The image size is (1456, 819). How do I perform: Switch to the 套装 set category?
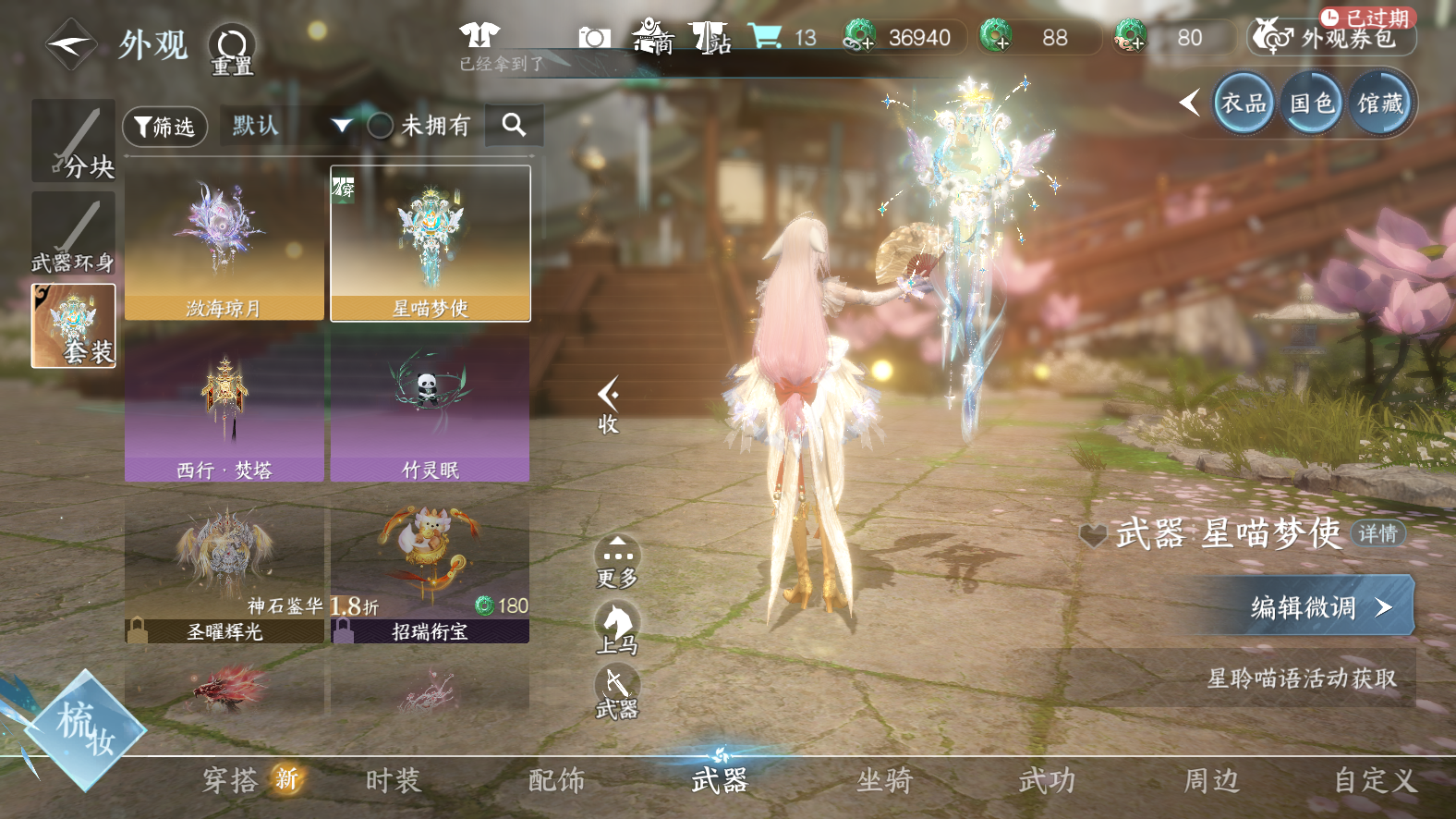(x=74, y=325)
